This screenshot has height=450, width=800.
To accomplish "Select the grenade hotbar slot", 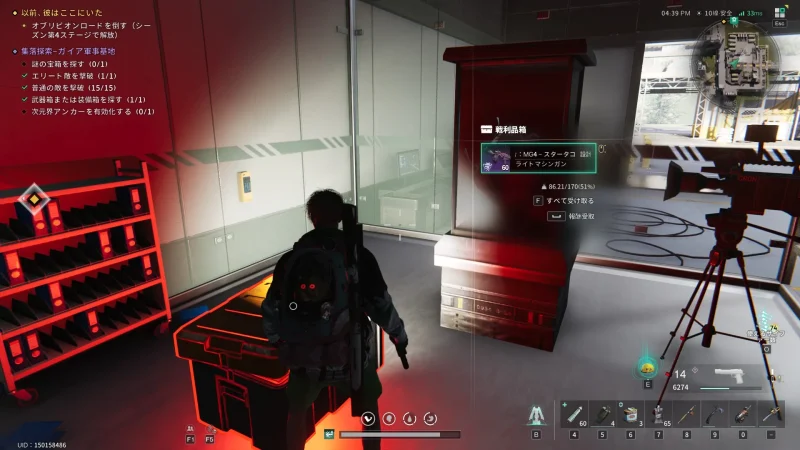I will point(603,413).
